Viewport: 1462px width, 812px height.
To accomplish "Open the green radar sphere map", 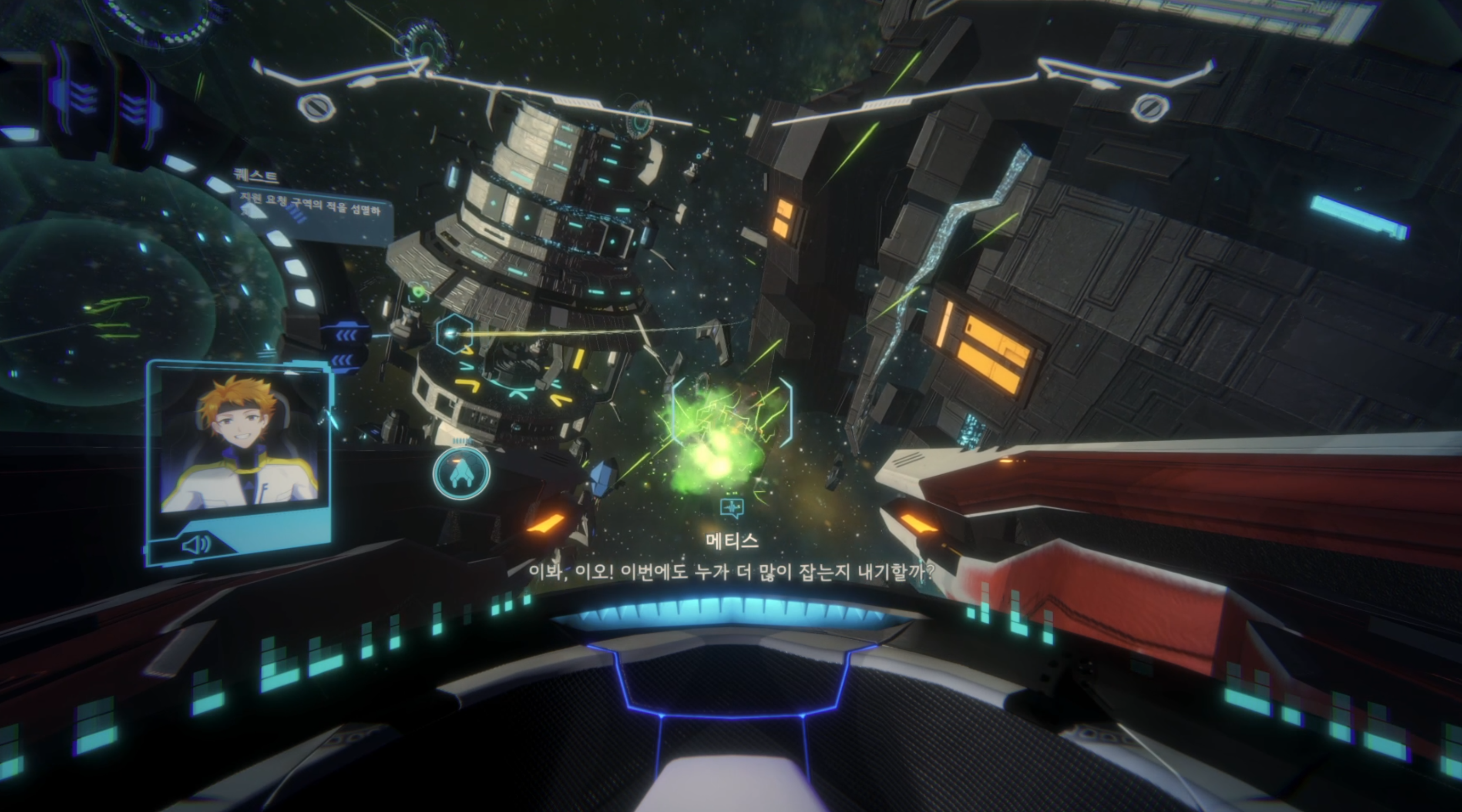I will pos(108,318).
